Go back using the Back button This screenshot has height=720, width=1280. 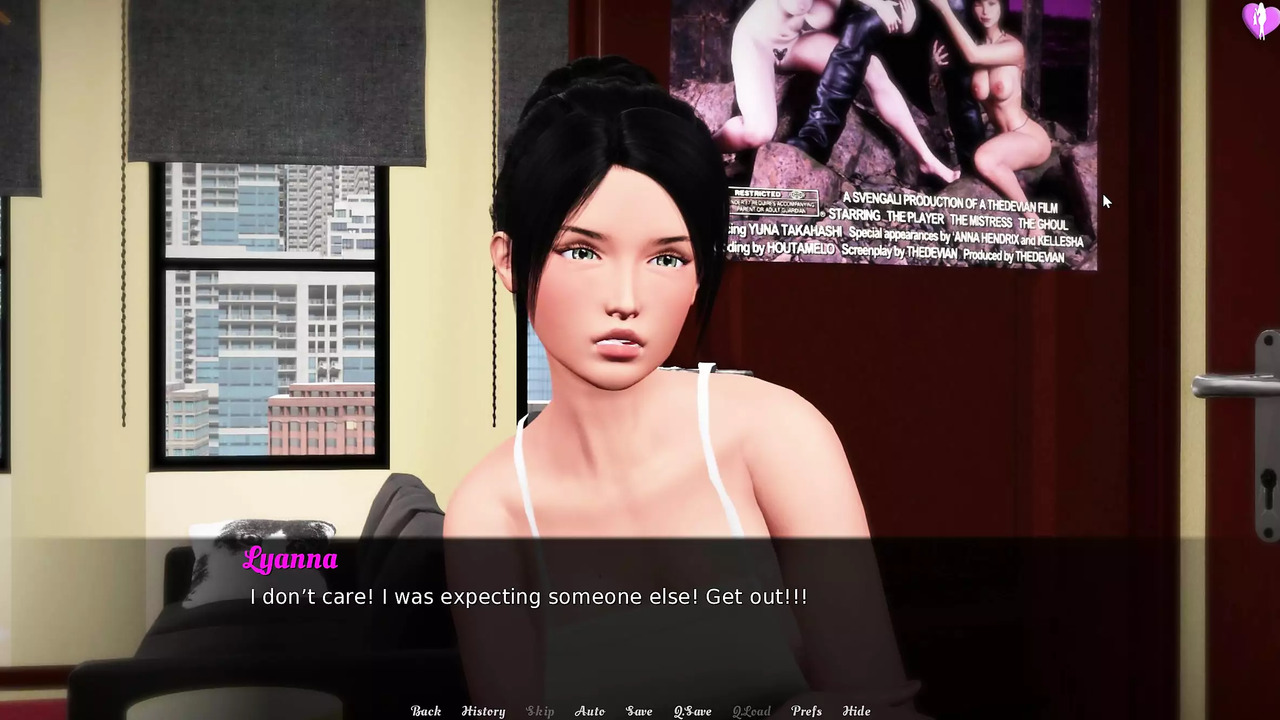tap(426, 711)
